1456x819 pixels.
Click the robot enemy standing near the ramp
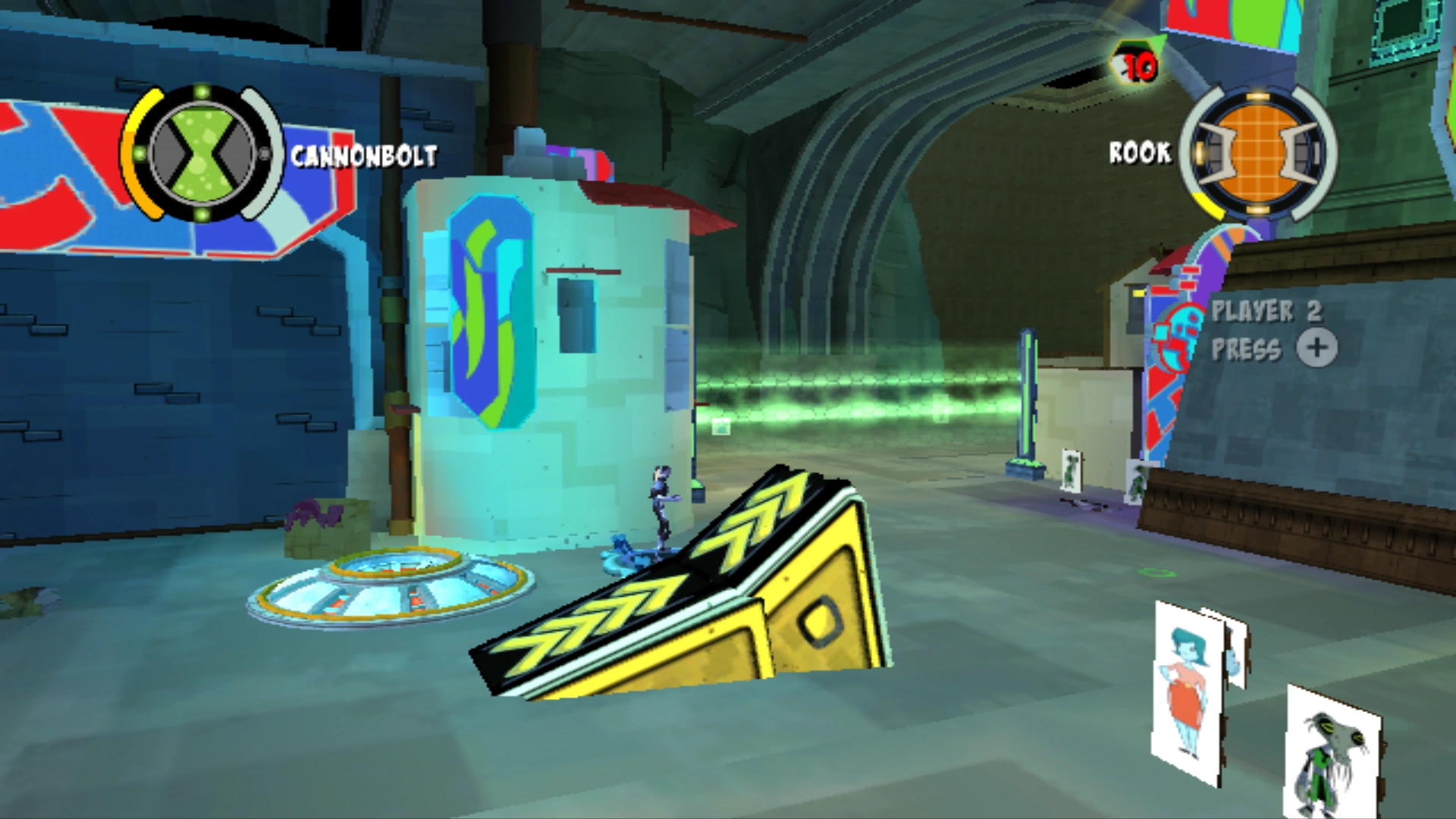[x=661, y=508]
